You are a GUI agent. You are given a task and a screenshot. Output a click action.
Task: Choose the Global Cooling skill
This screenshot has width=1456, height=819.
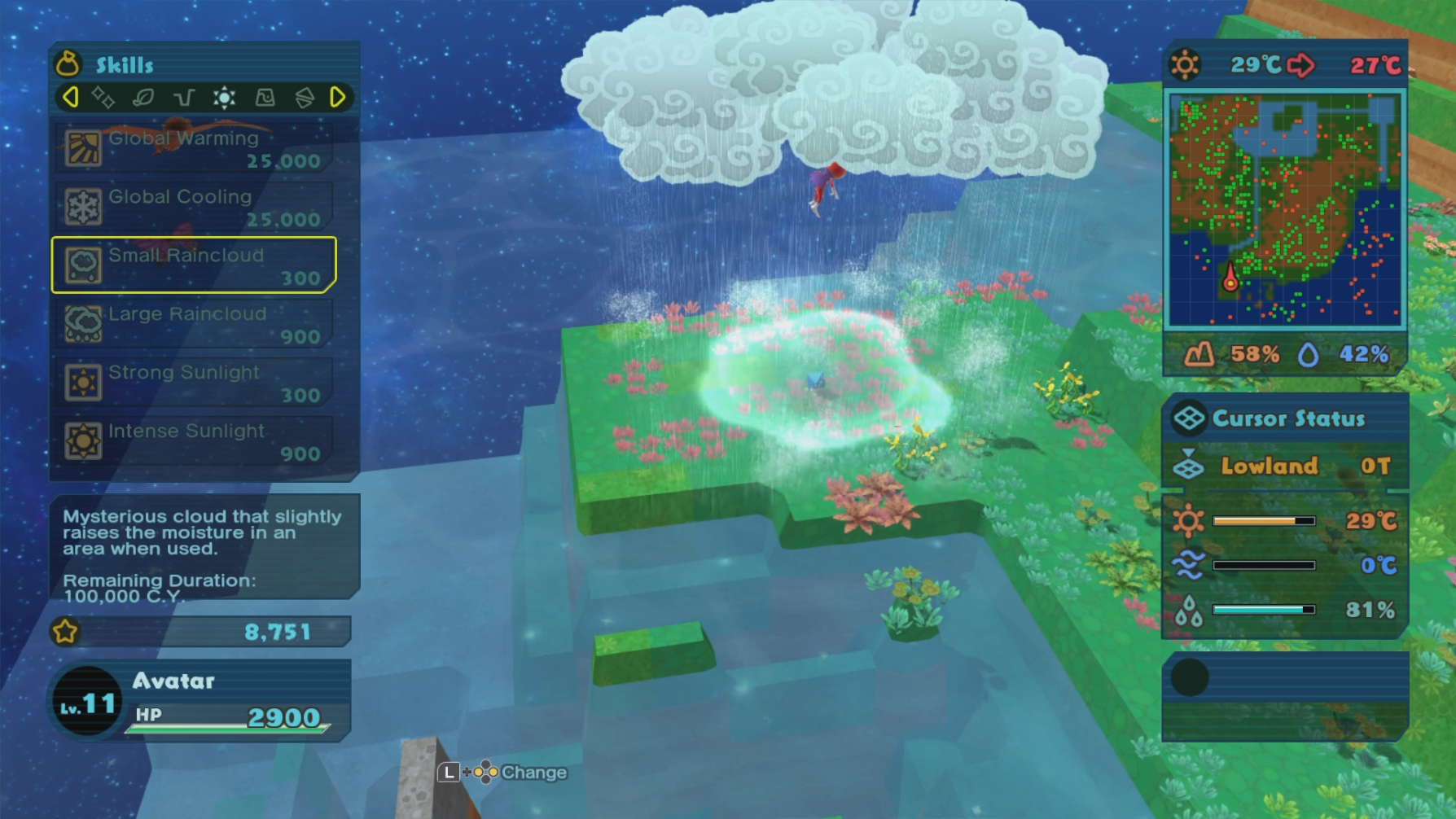[x=194, y=207]
